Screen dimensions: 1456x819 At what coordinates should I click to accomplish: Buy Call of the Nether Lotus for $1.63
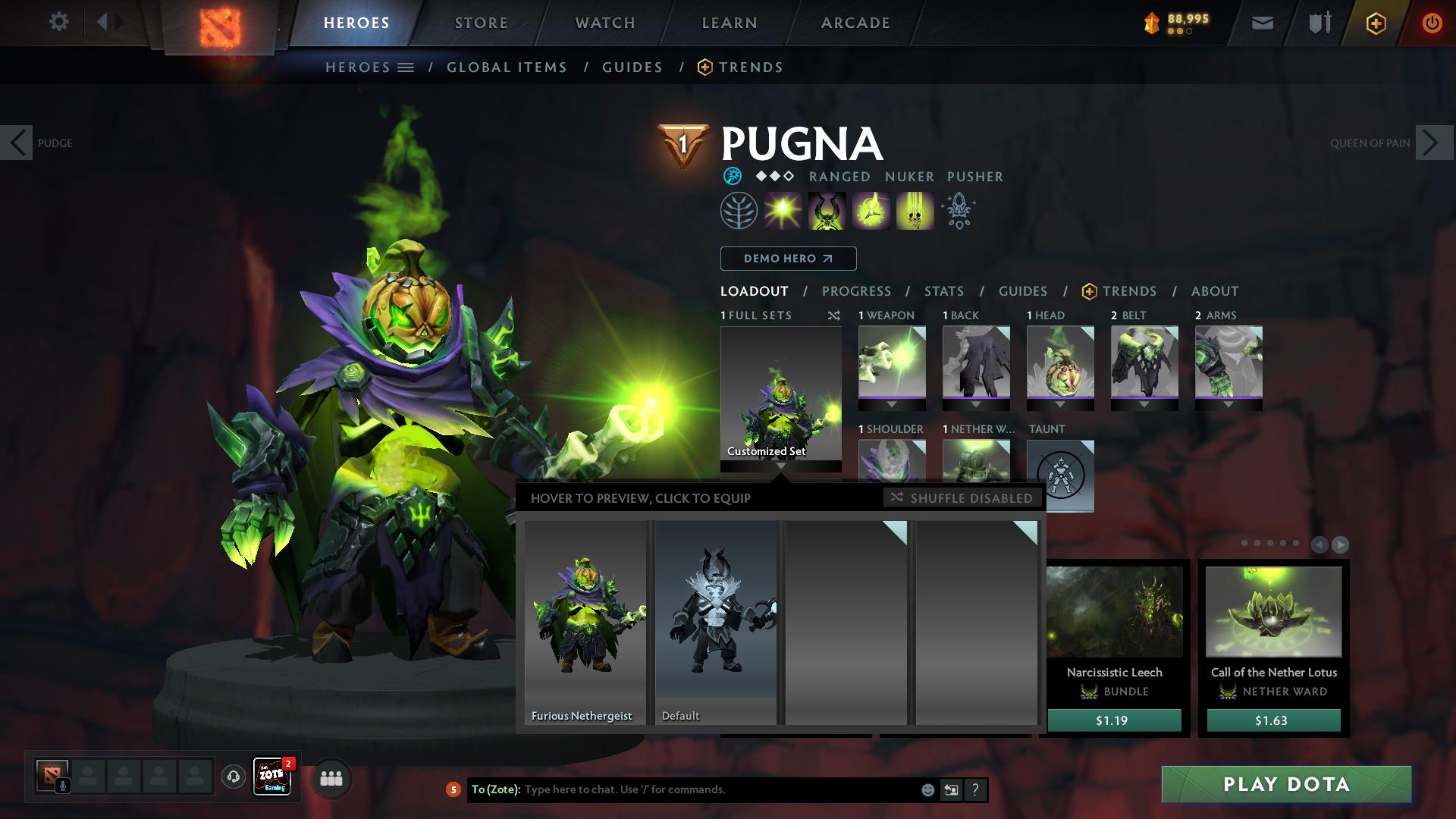[x=1273, y=720]
